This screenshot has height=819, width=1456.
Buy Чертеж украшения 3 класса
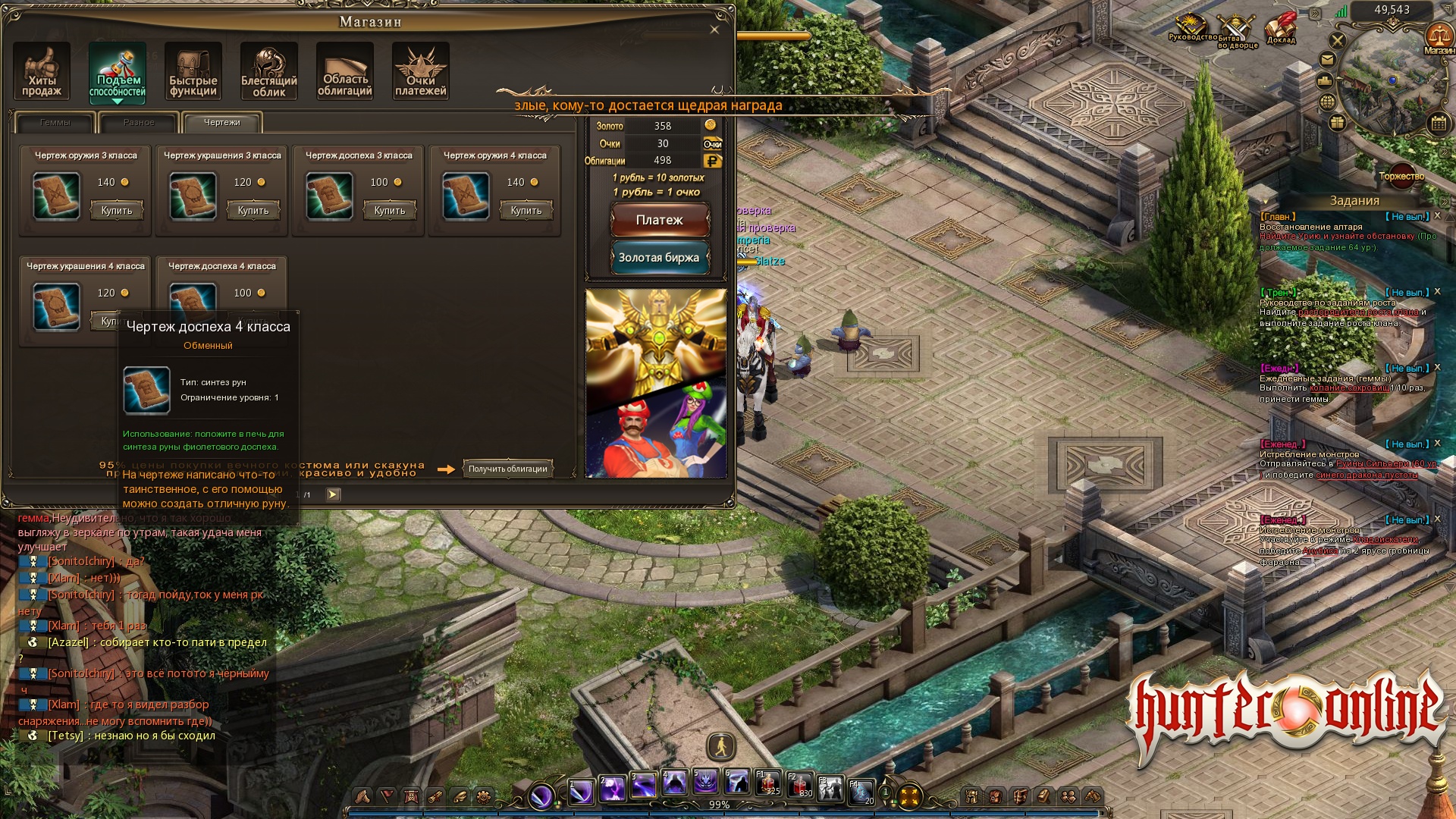pos(253,210)
